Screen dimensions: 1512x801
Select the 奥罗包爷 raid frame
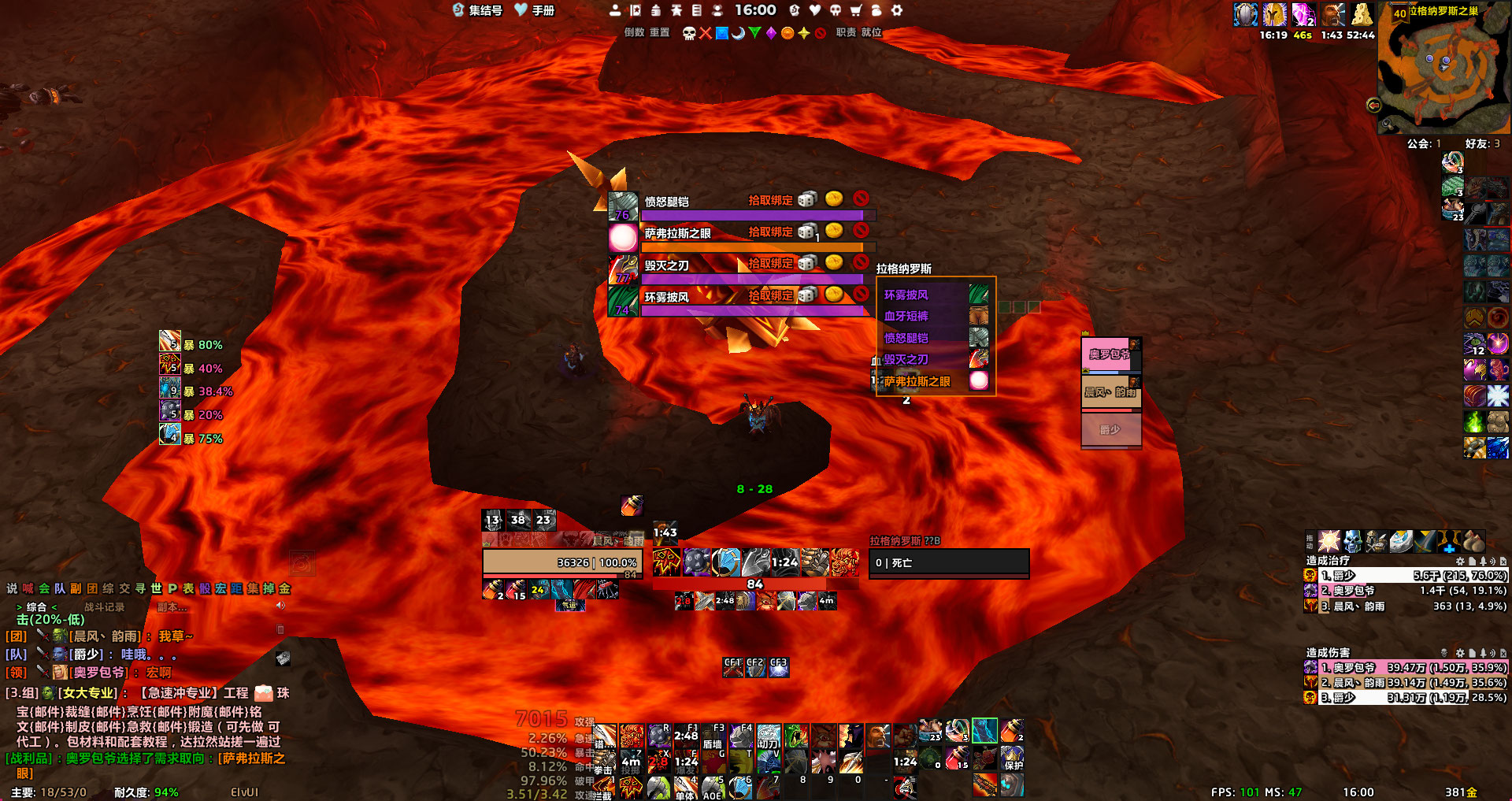click(x=1110, y=355)
